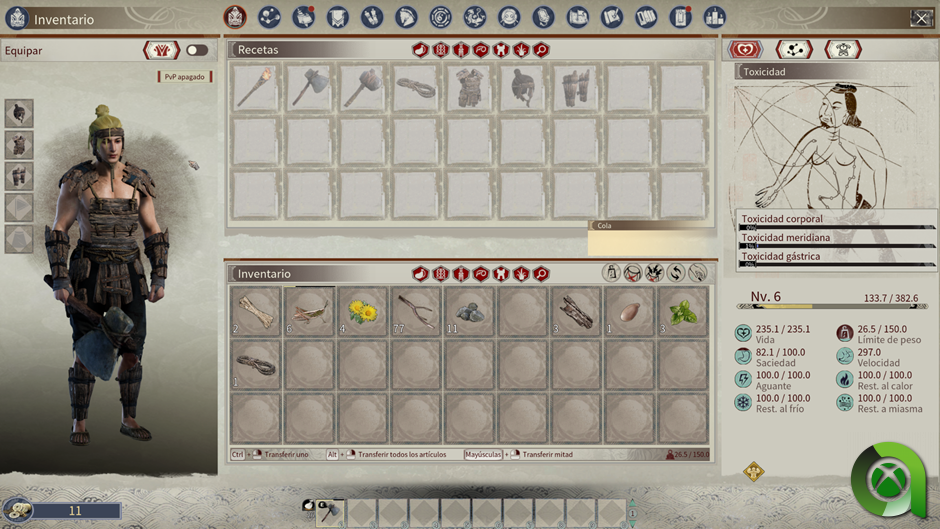Click the coiled rope in inventory
The image size is (940, 529).
tap(256, 364)
